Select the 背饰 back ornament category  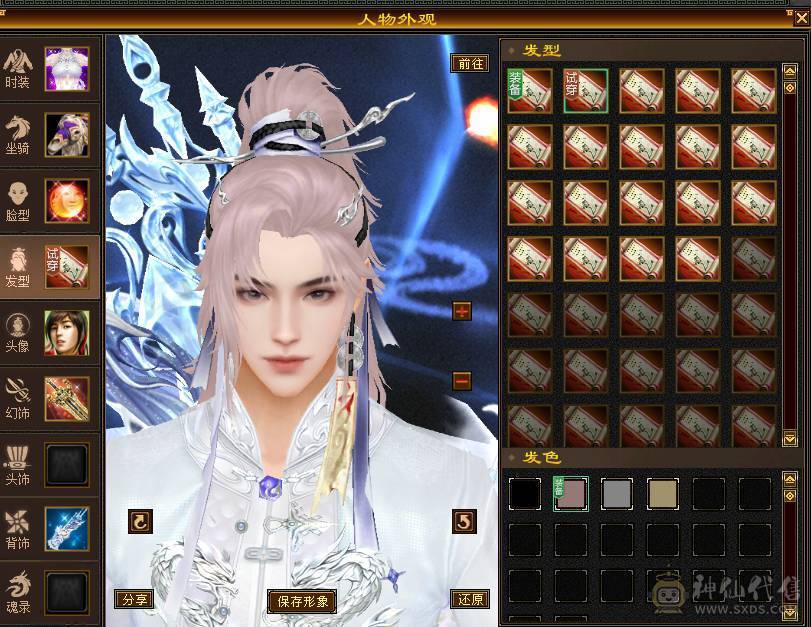pyautogui.click(x=50, y=530)
